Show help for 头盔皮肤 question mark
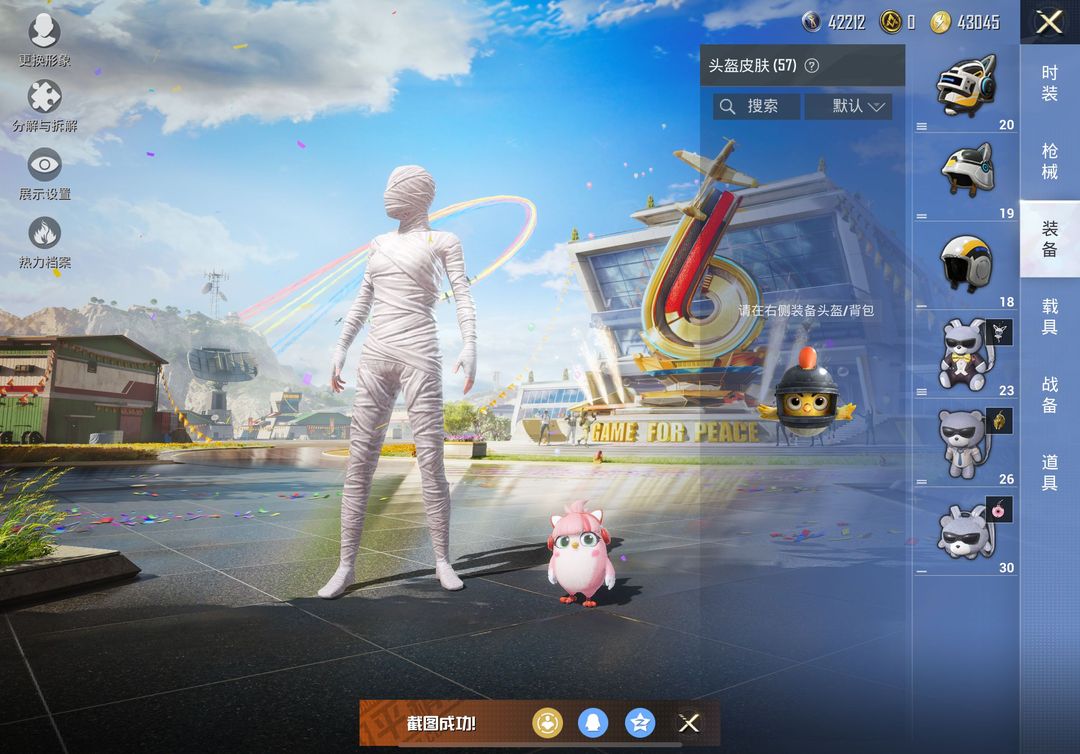 point(812,66)
